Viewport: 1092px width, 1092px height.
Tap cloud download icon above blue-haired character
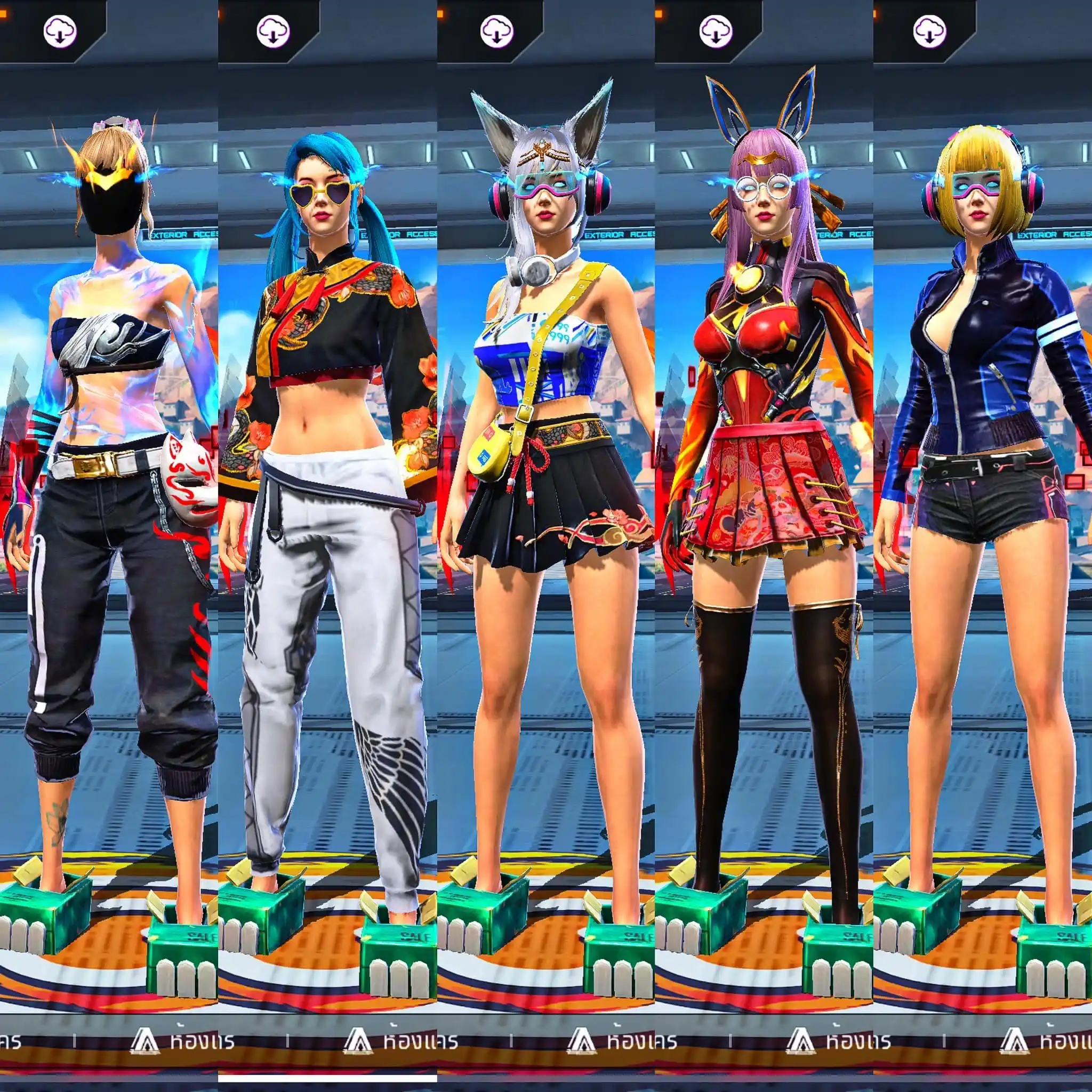click(273, 31)
